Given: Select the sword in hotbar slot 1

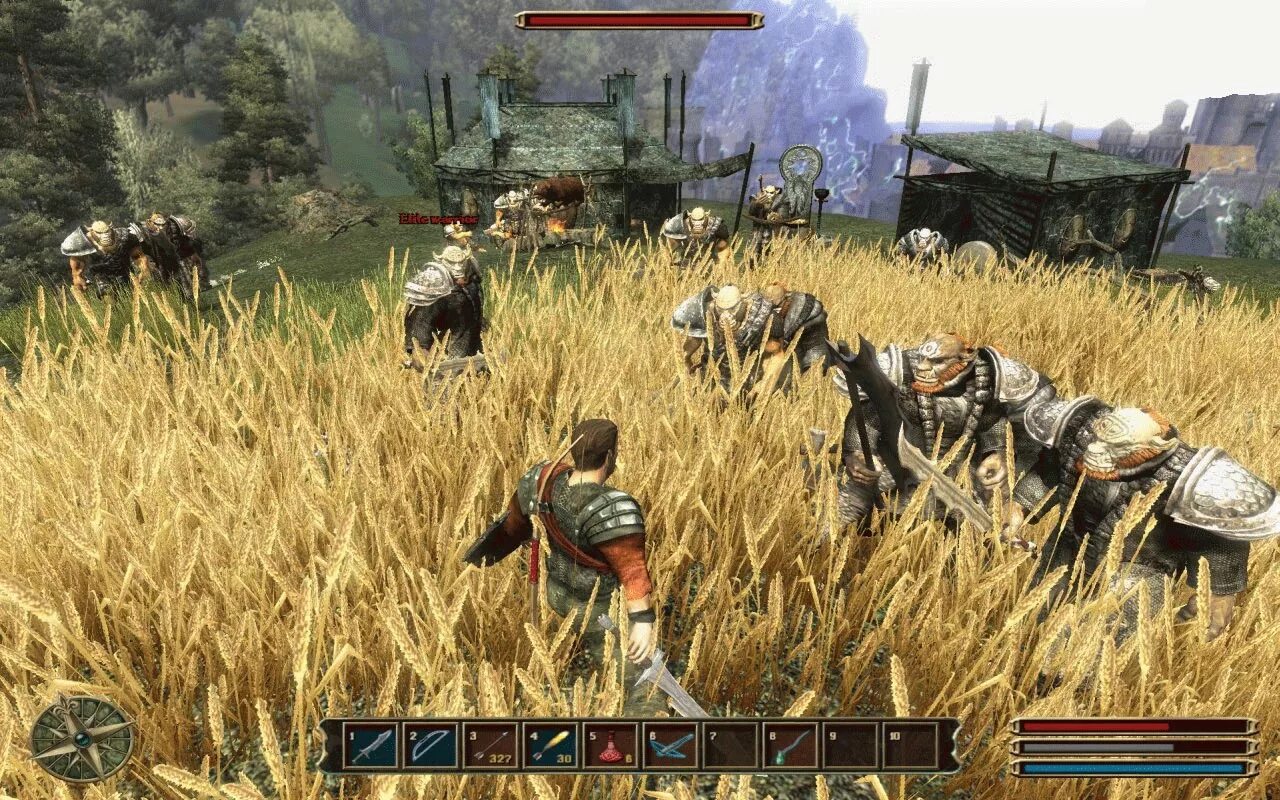Looking at the screenshot, I should point(370,746).
